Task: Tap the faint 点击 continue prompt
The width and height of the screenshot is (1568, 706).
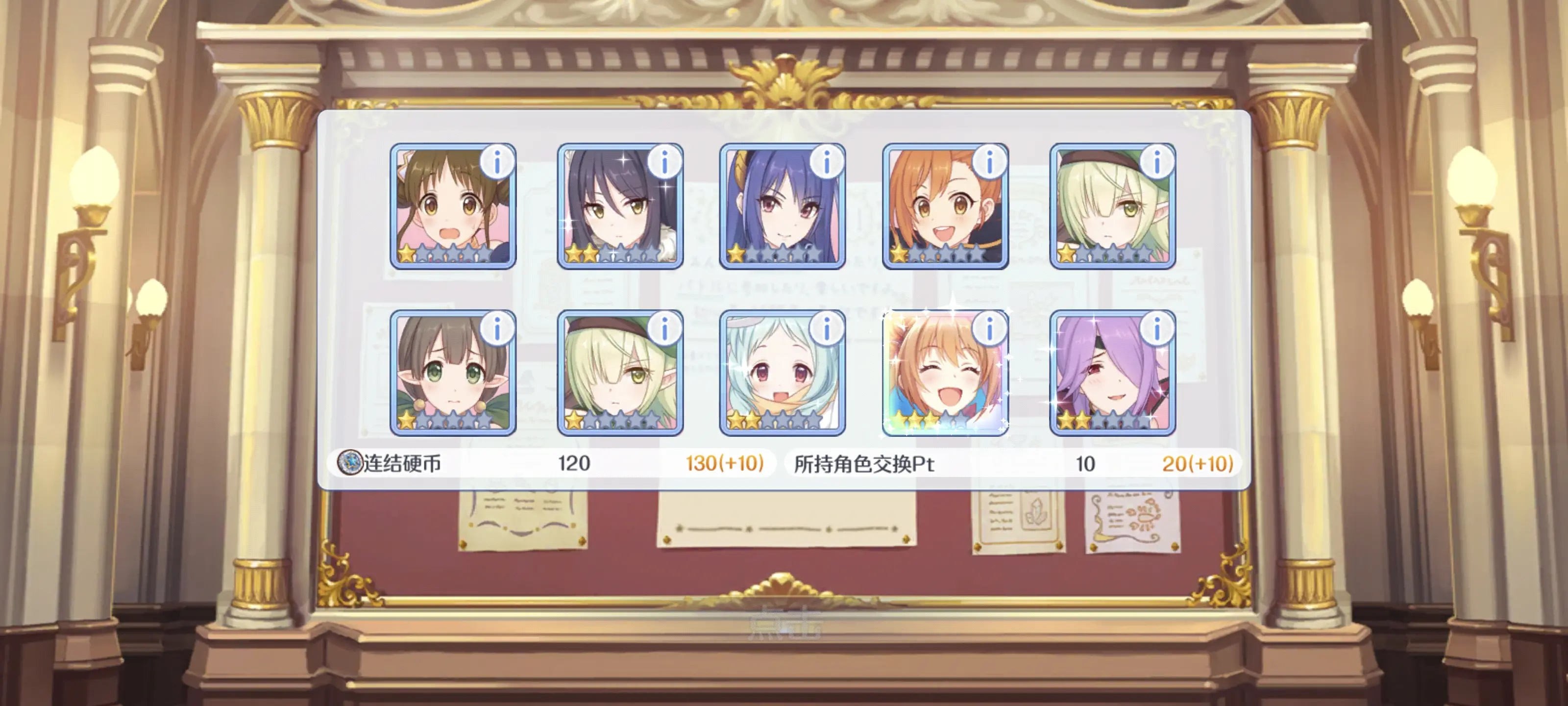Action: coord(784,623)
